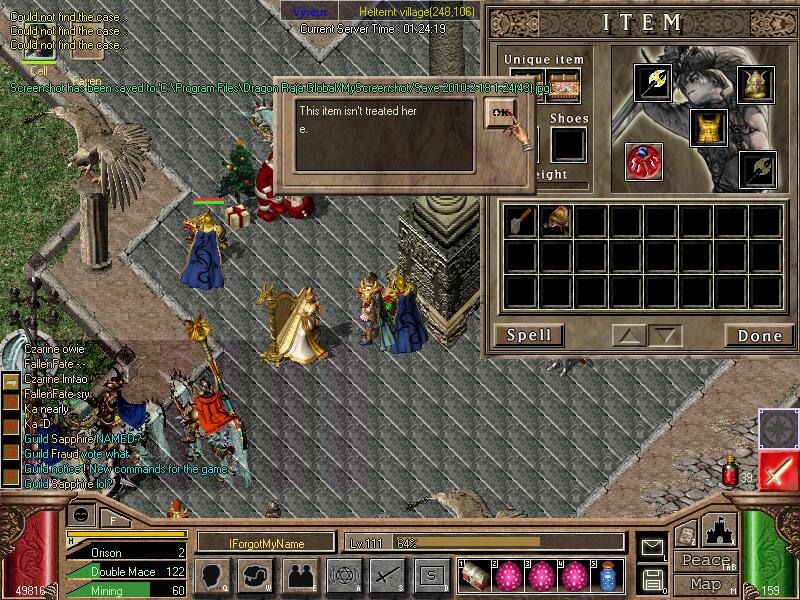Select the bronze helmet in the inventory grid
Viewport: 800px width, 600px height.
pos(556,220)
